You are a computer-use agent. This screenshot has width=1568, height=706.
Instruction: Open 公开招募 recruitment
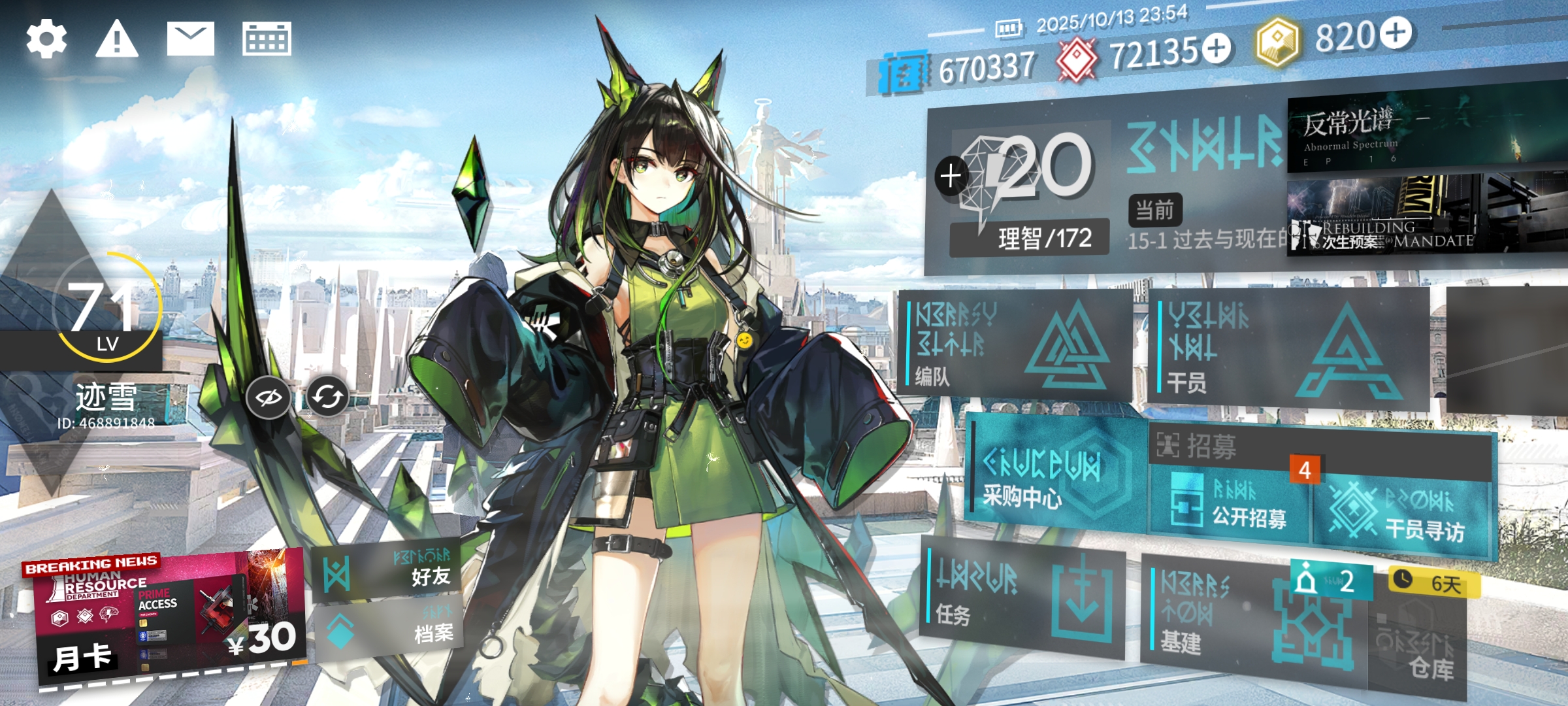[x=1230, y=507]
